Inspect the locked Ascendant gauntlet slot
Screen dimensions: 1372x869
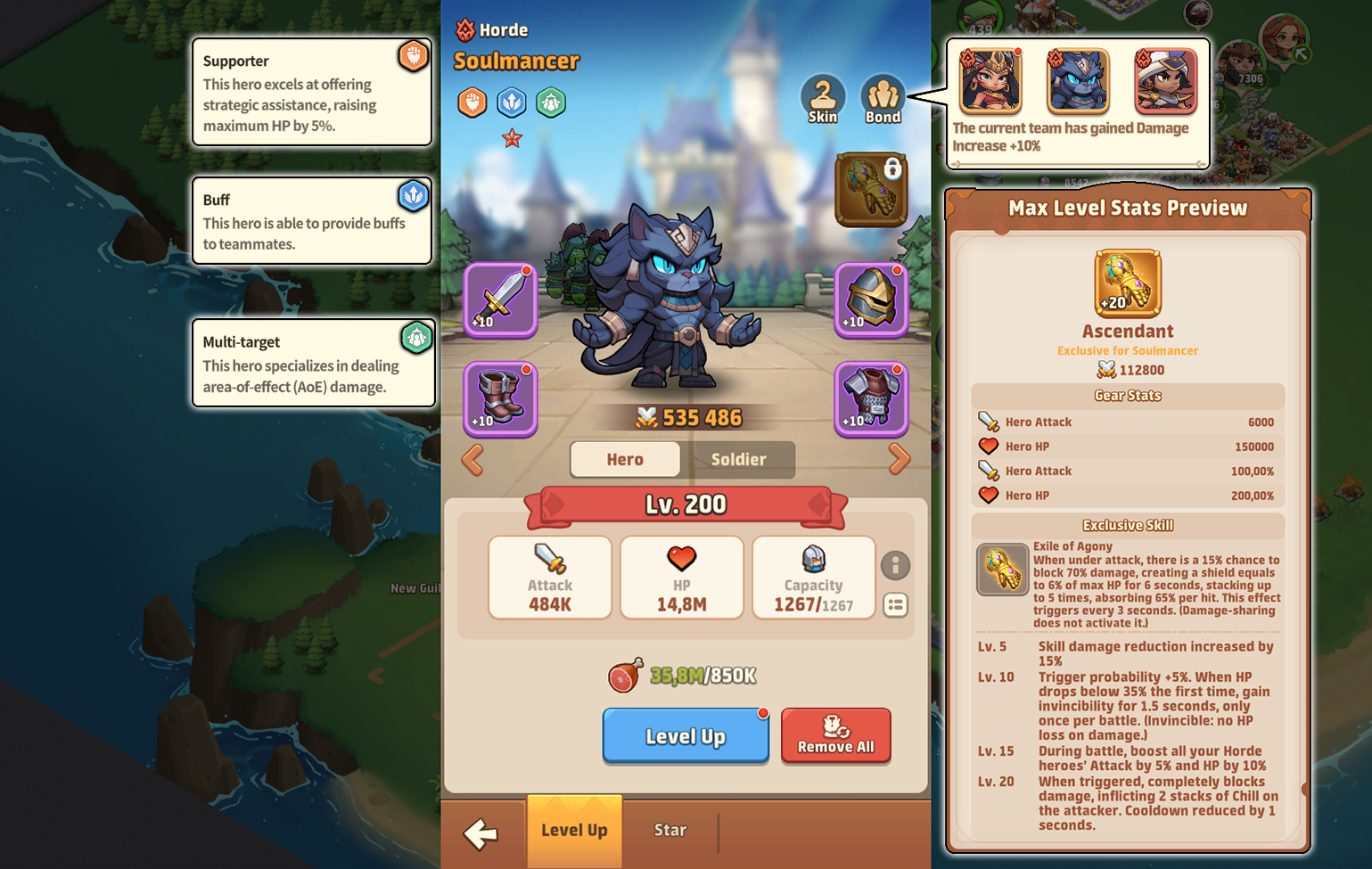(871, 189)
